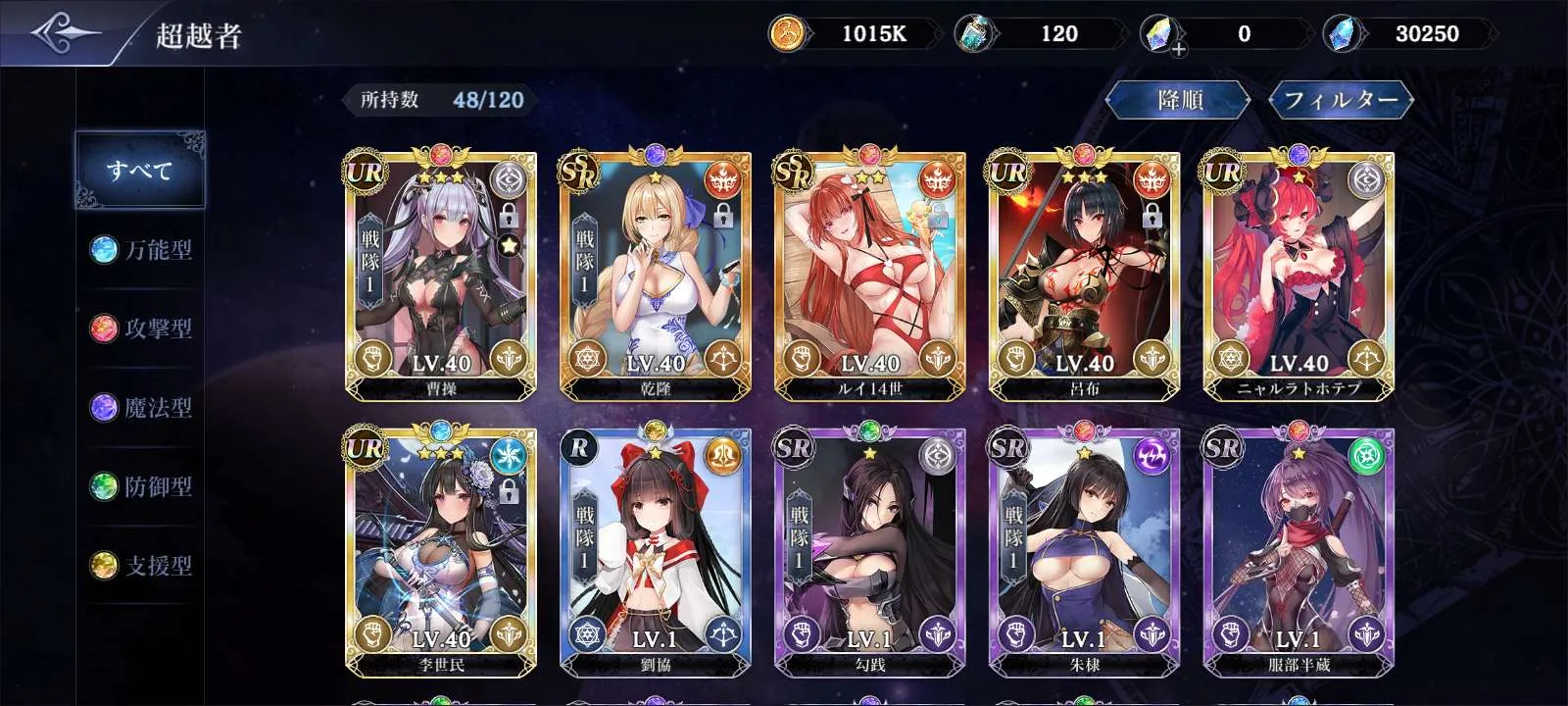Viewport: 1568px width, 706px height.
Task: Choose the 防御型 category filter
Action: point(141,486)
